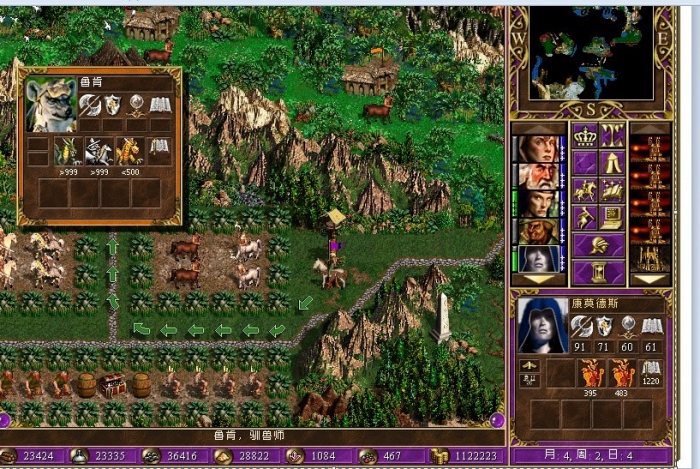This screenshot has height=469, width=700.
Task: Toggle the underground/surface view button
Action: (612, 136)
